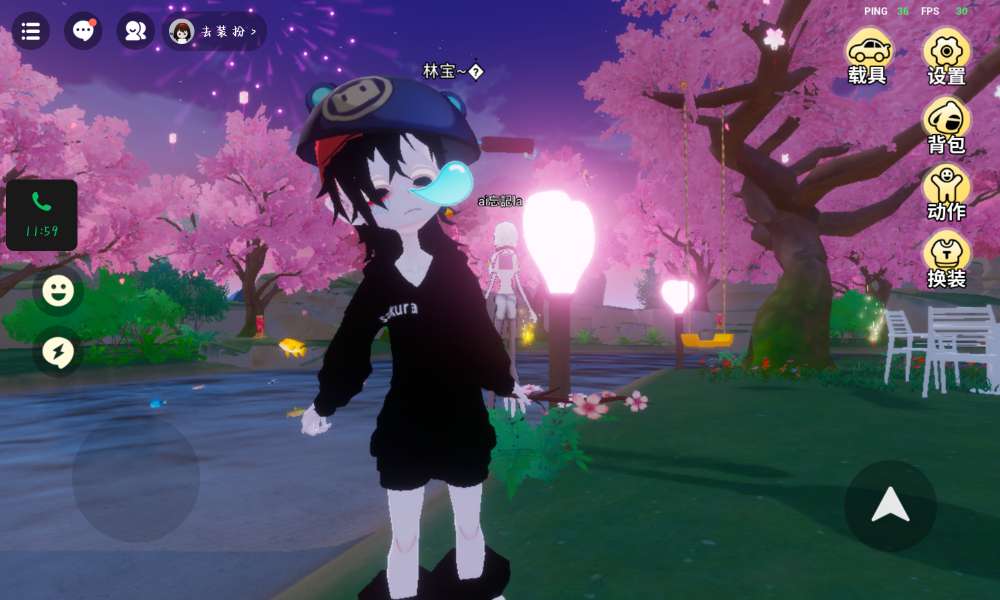The width and height of the screenshot is (1000, 600).
Task: Tap the 去装扮 dress-up button
Action: click(x=214, y=32)
